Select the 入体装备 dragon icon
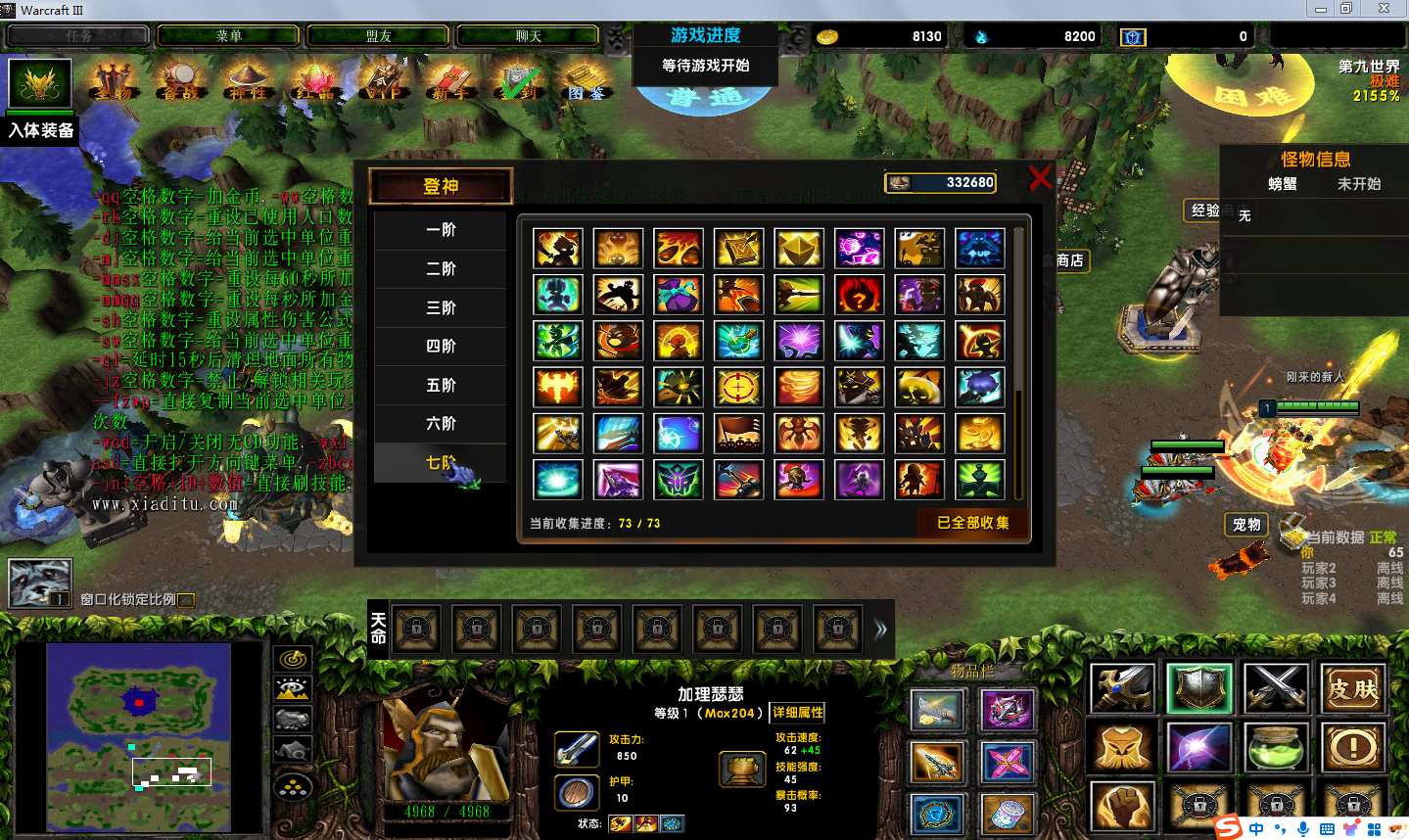The width and height of the screenshot is (1409, 840). point(40,84)
